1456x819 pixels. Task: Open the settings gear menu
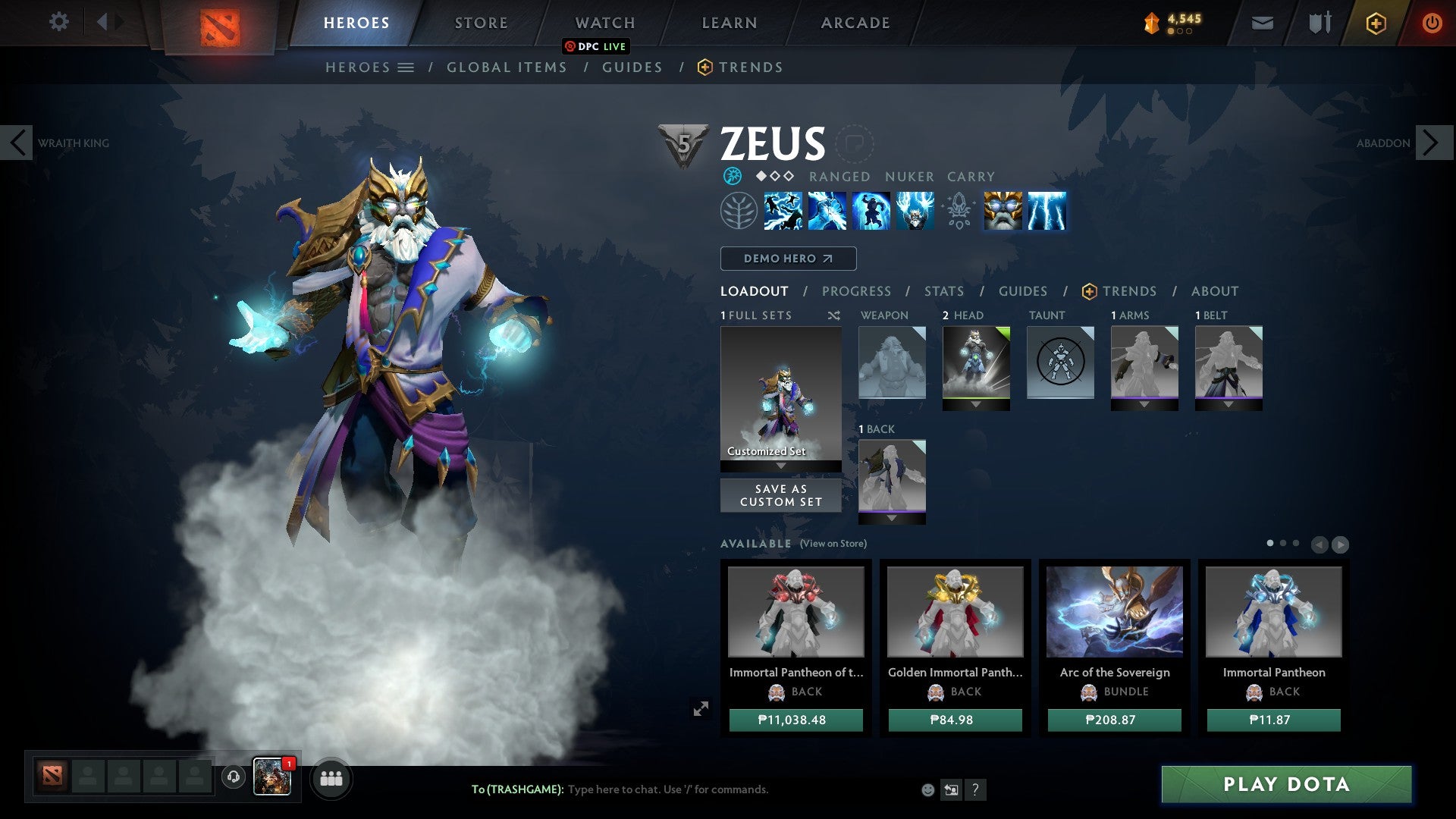pyautogui.click(x=59, y=22)
